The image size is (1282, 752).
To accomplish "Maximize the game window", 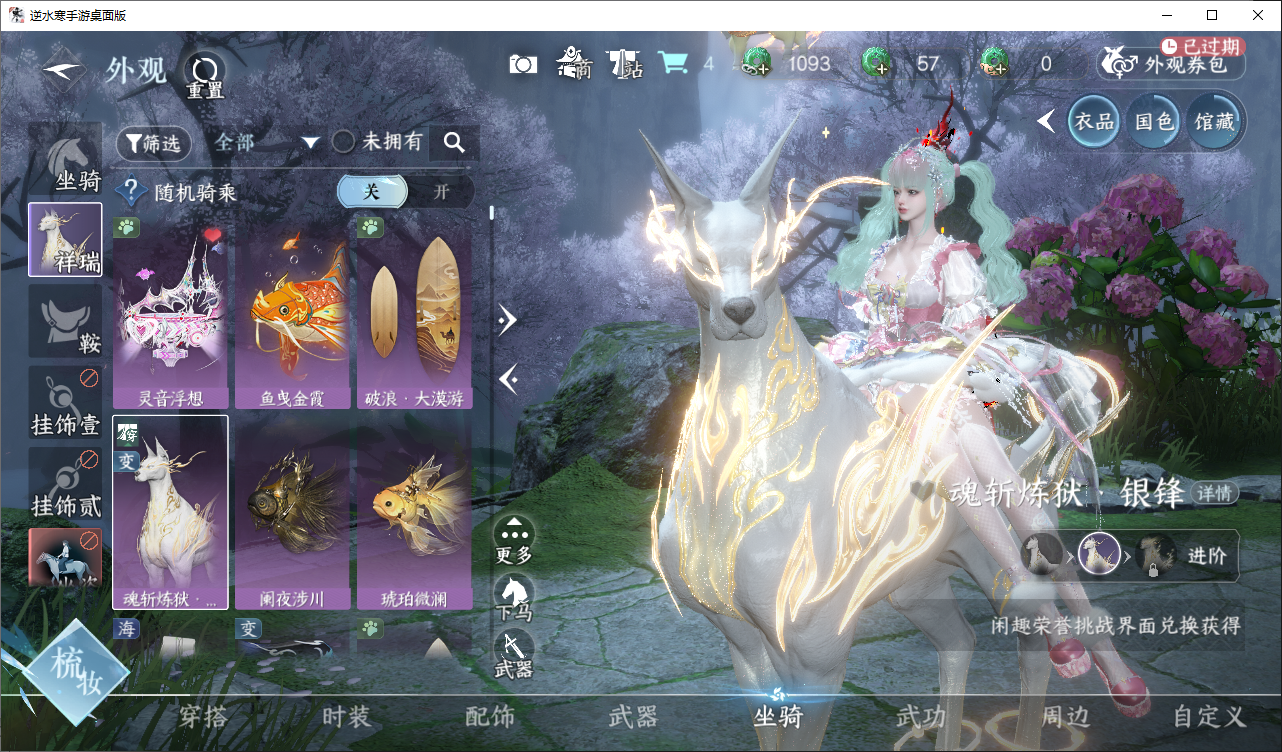I will tap(1212, 15).
